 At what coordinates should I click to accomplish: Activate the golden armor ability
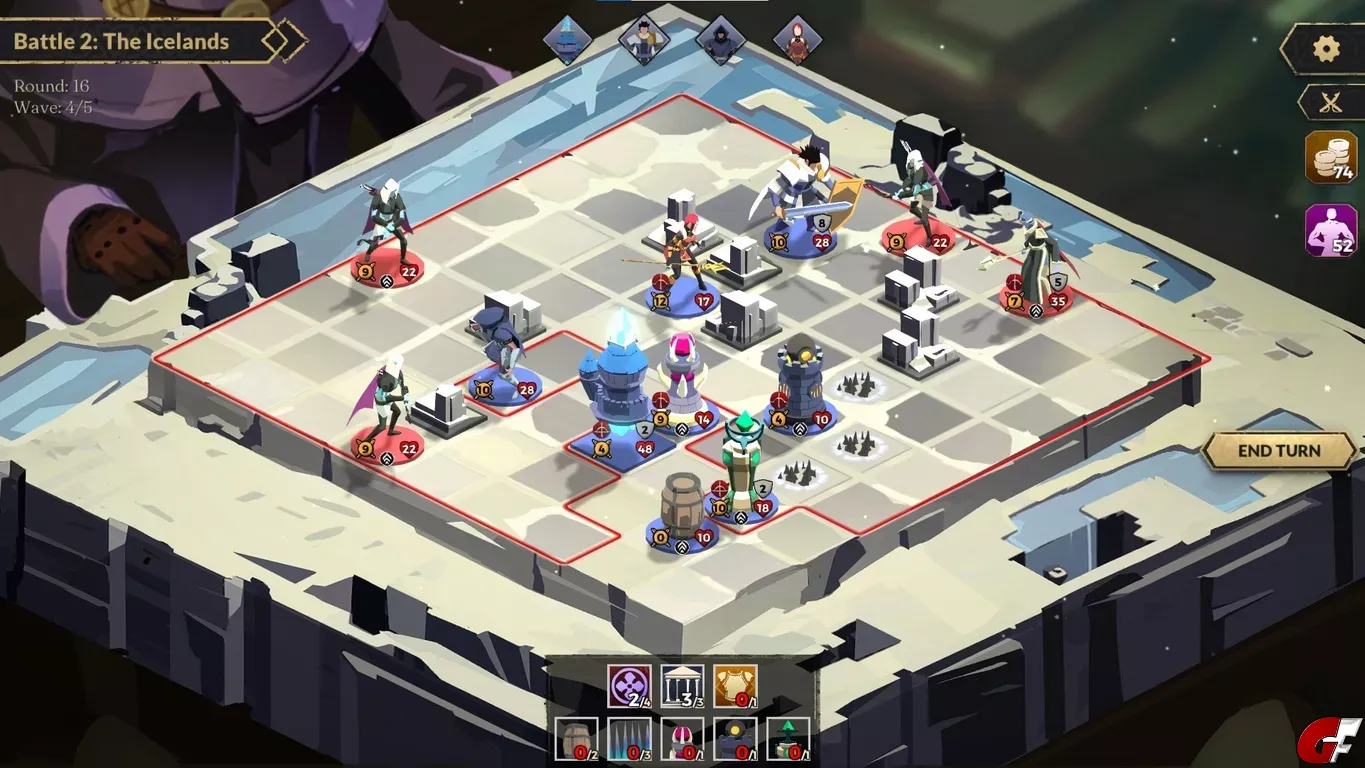point(734,685)
